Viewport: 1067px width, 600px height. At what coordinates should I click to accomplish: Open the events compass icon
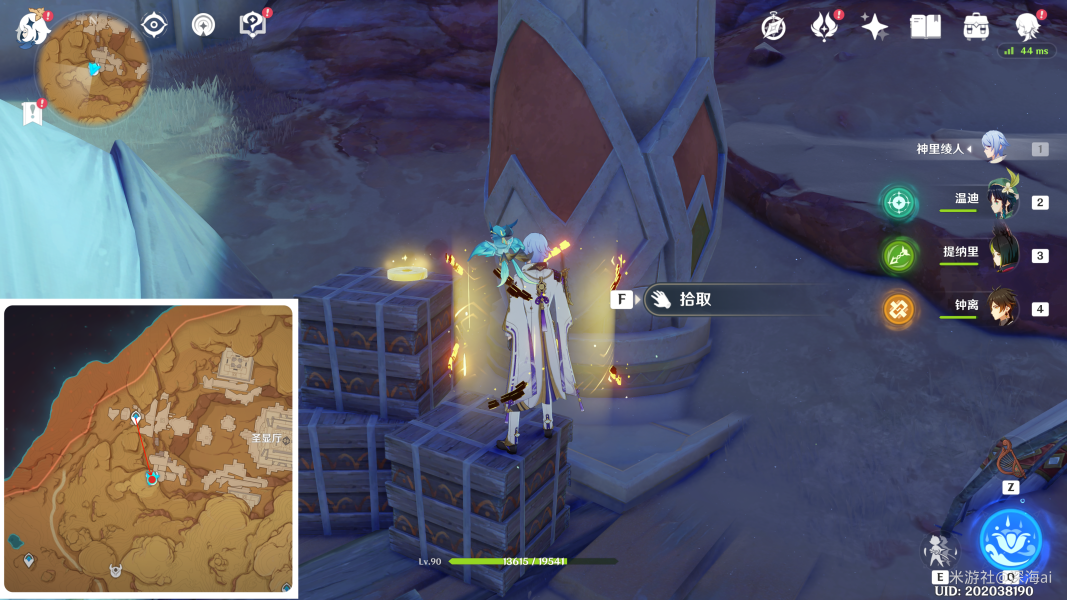pos(773,27)
